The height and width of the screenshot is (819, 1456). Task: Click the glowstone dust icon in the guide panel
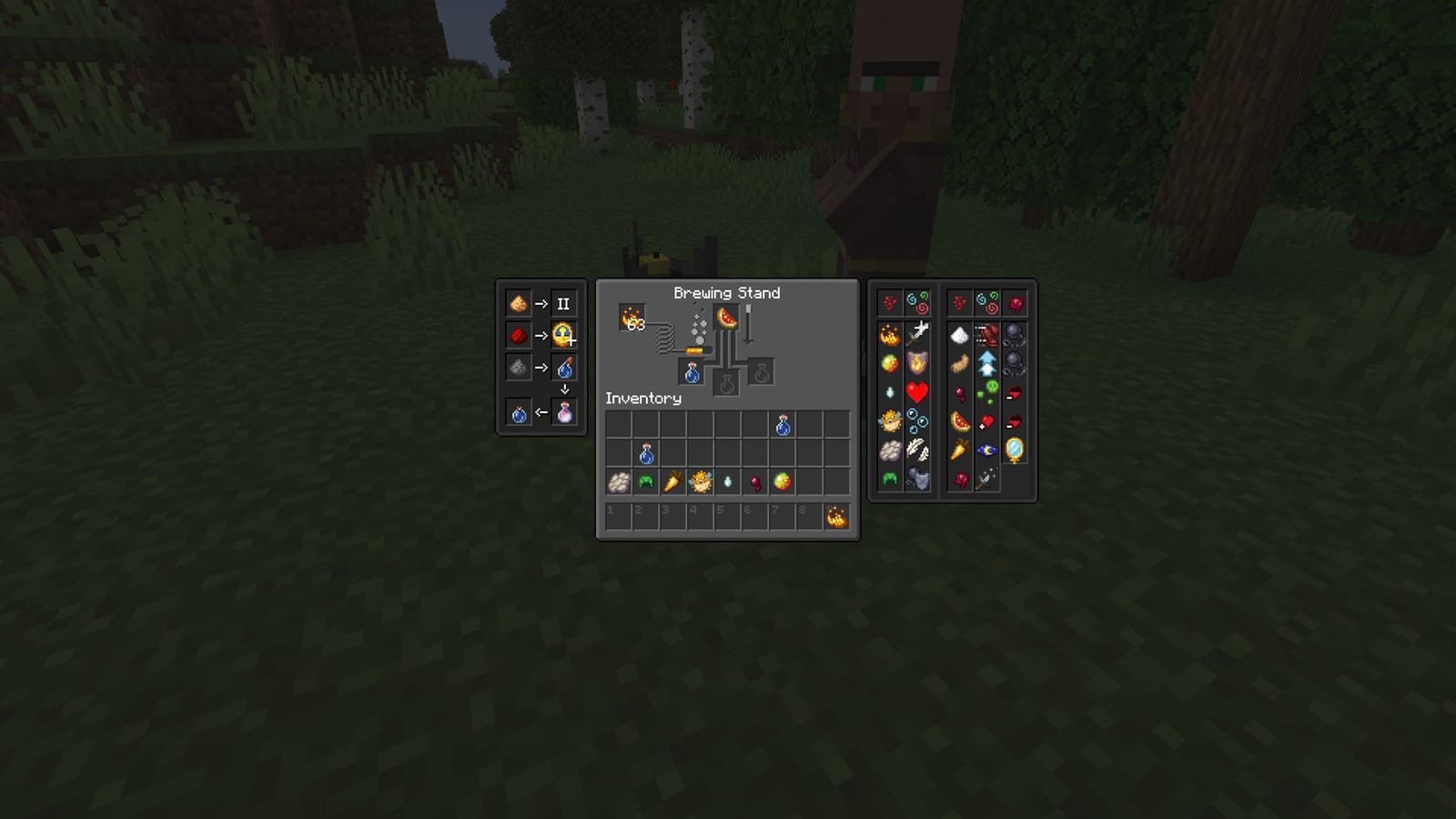coord(520,303)
